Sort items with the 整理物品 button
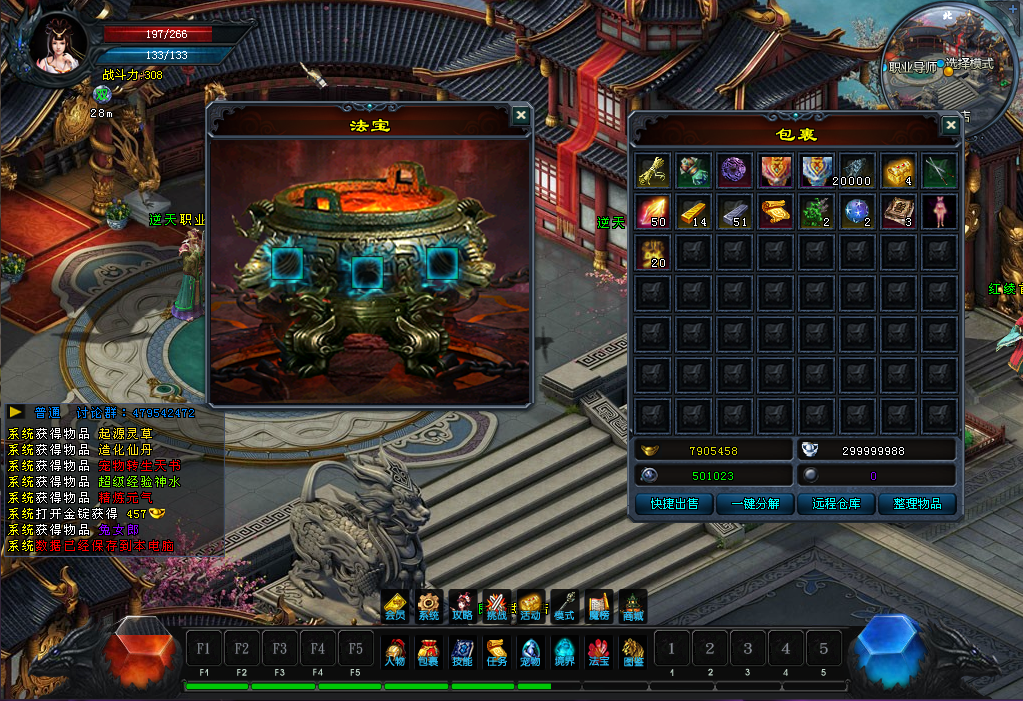Screen dimensions: 1023x701 coord(917,503)
